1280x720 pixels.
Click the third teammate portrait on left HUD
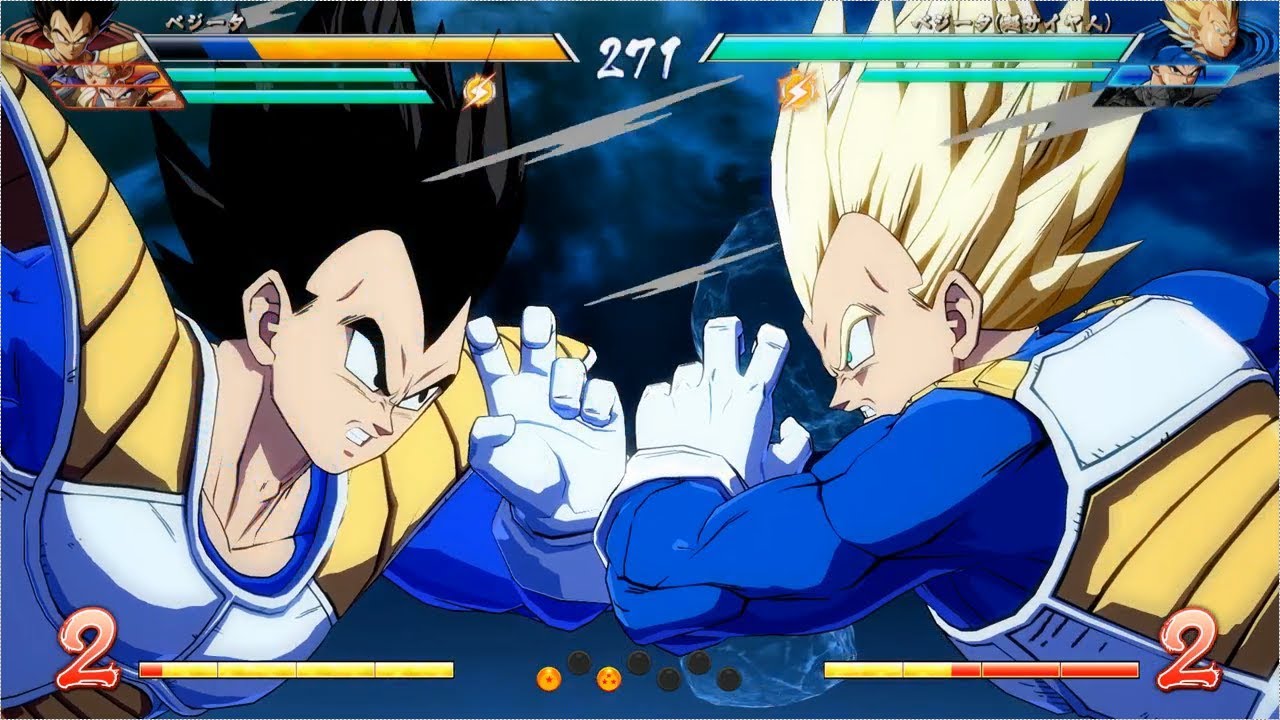pos(113,97)
